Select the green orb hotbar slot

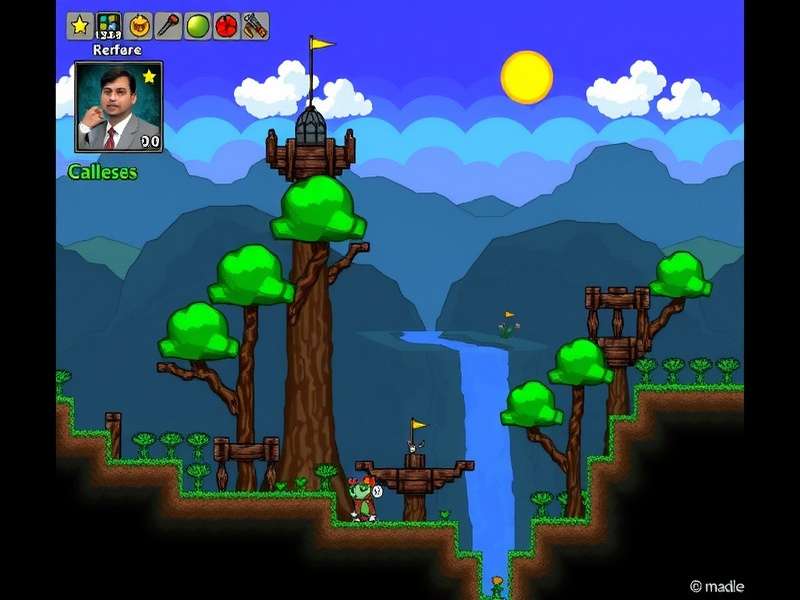197,26
